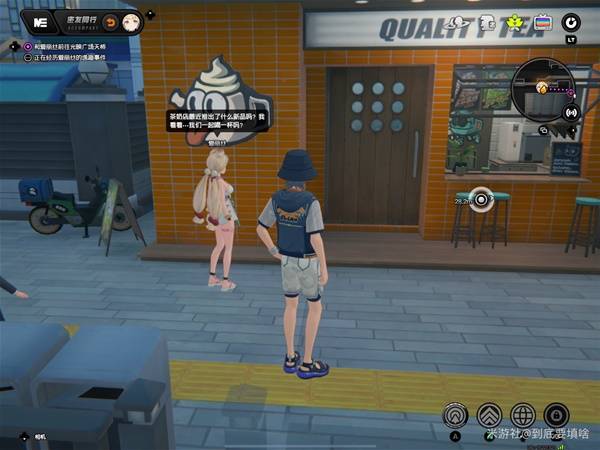The image size is (600, 450).
Task: Click the orange return arrow in companion panel
Action: click(111, 22)
